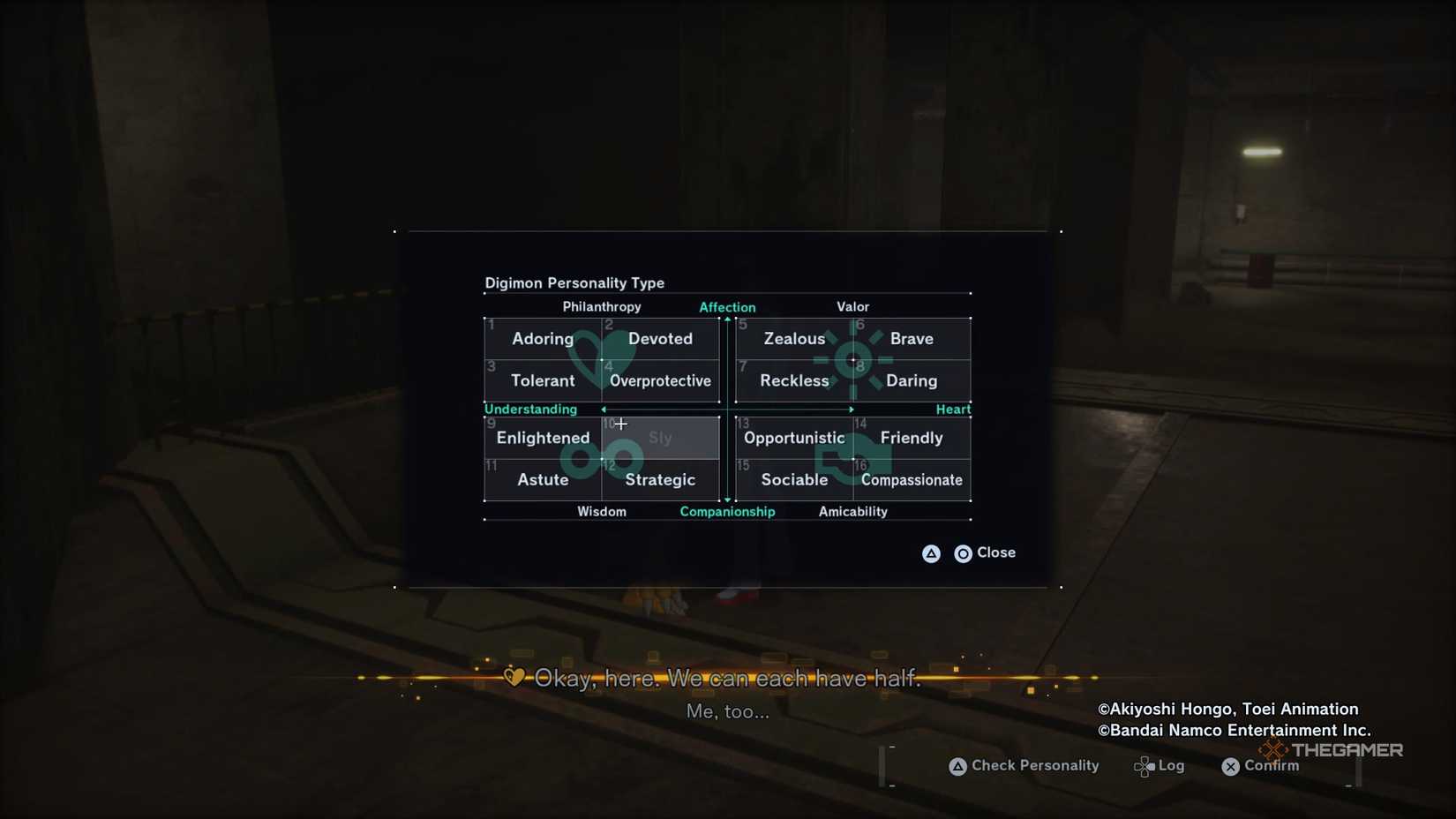This screenshot has width=1456, height=819.
Task: Open the Check Personality option
Action: (1024, 766)
